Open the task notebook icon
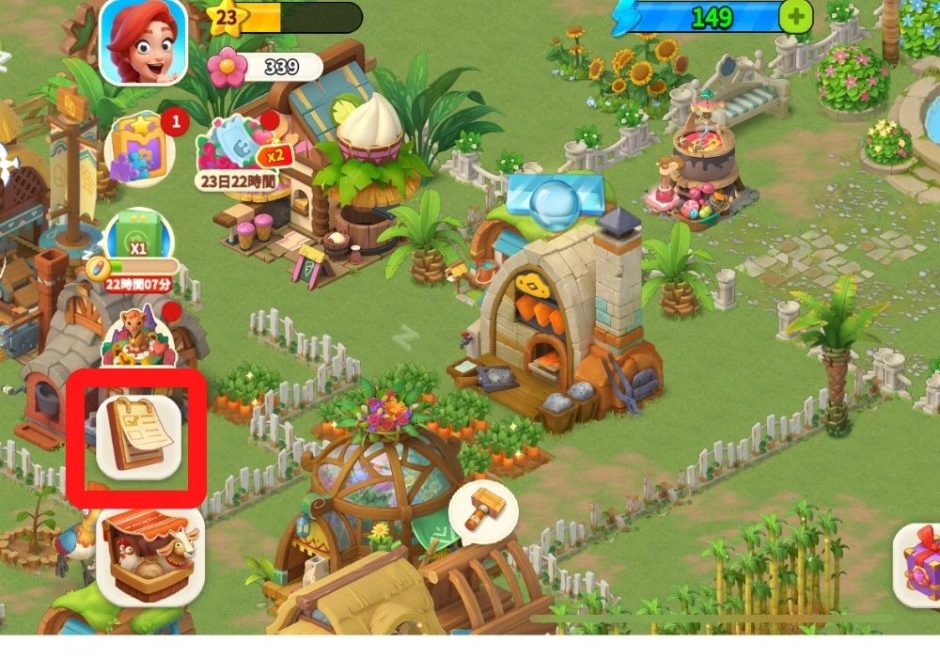The image size is (940, 658). (x=138, y=436)
